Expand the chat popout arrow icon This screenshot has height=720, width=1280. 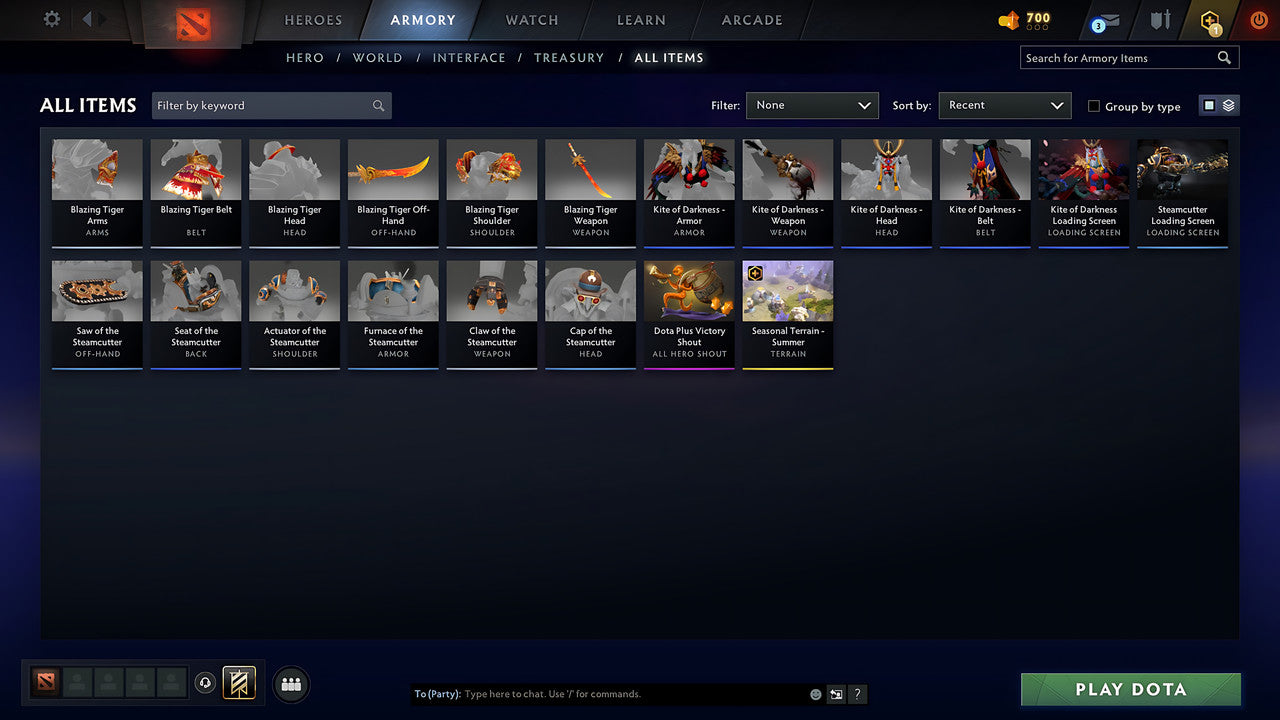coord(836,693)
